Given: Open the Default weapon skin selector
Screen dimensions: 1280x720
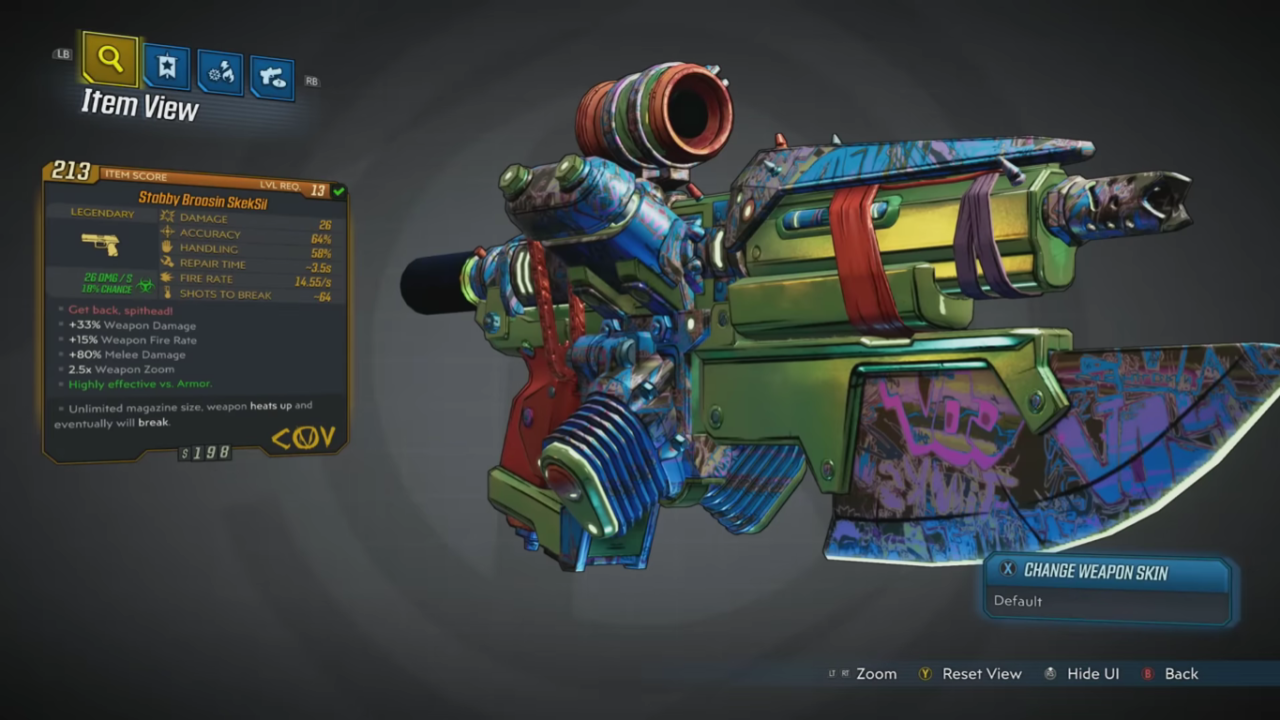Looking at the screenshot, I should point(1018,601).
